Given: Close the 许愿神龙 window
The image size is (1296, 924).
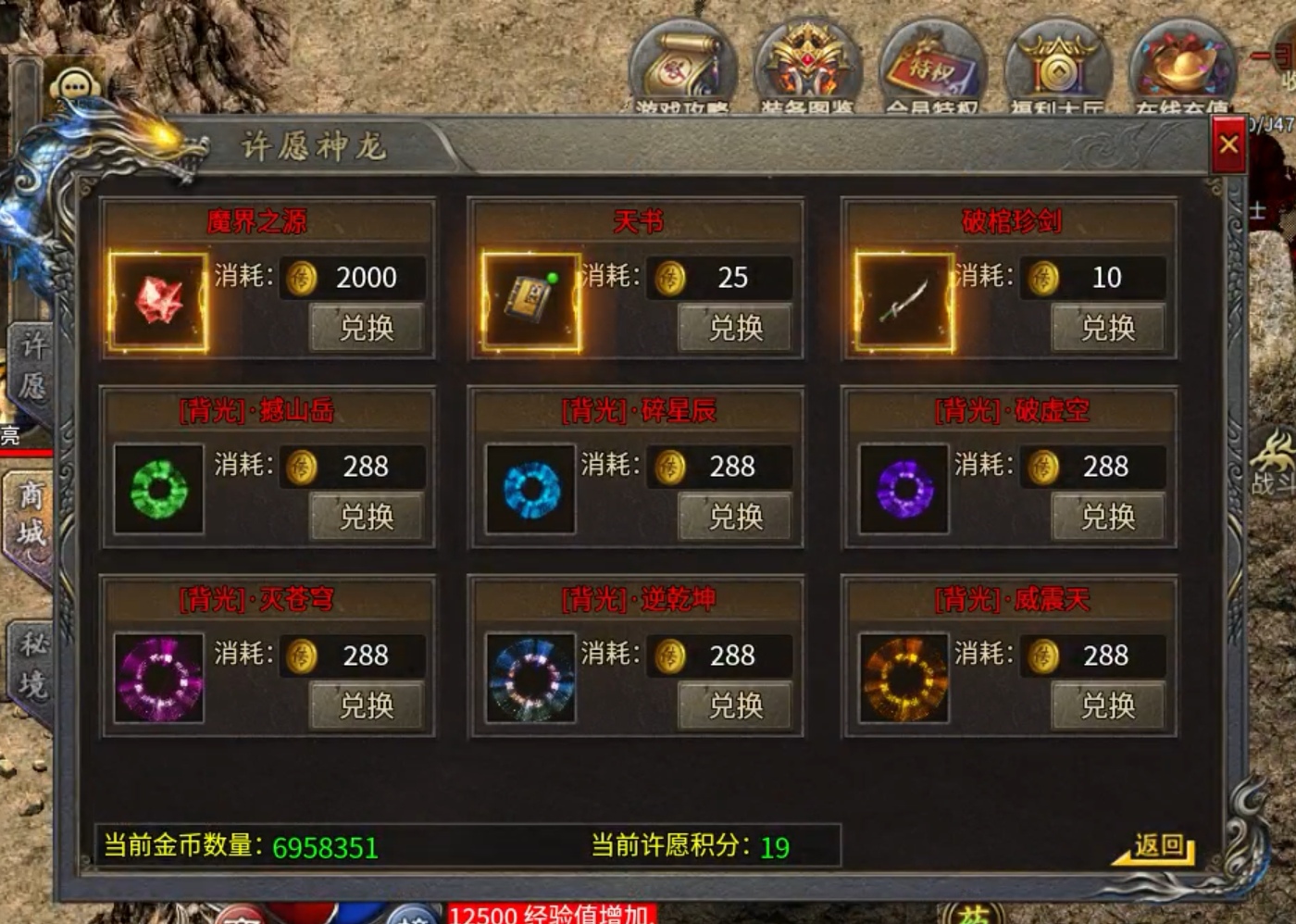Looking at the screenshot, I should [x=1228, y=145].
